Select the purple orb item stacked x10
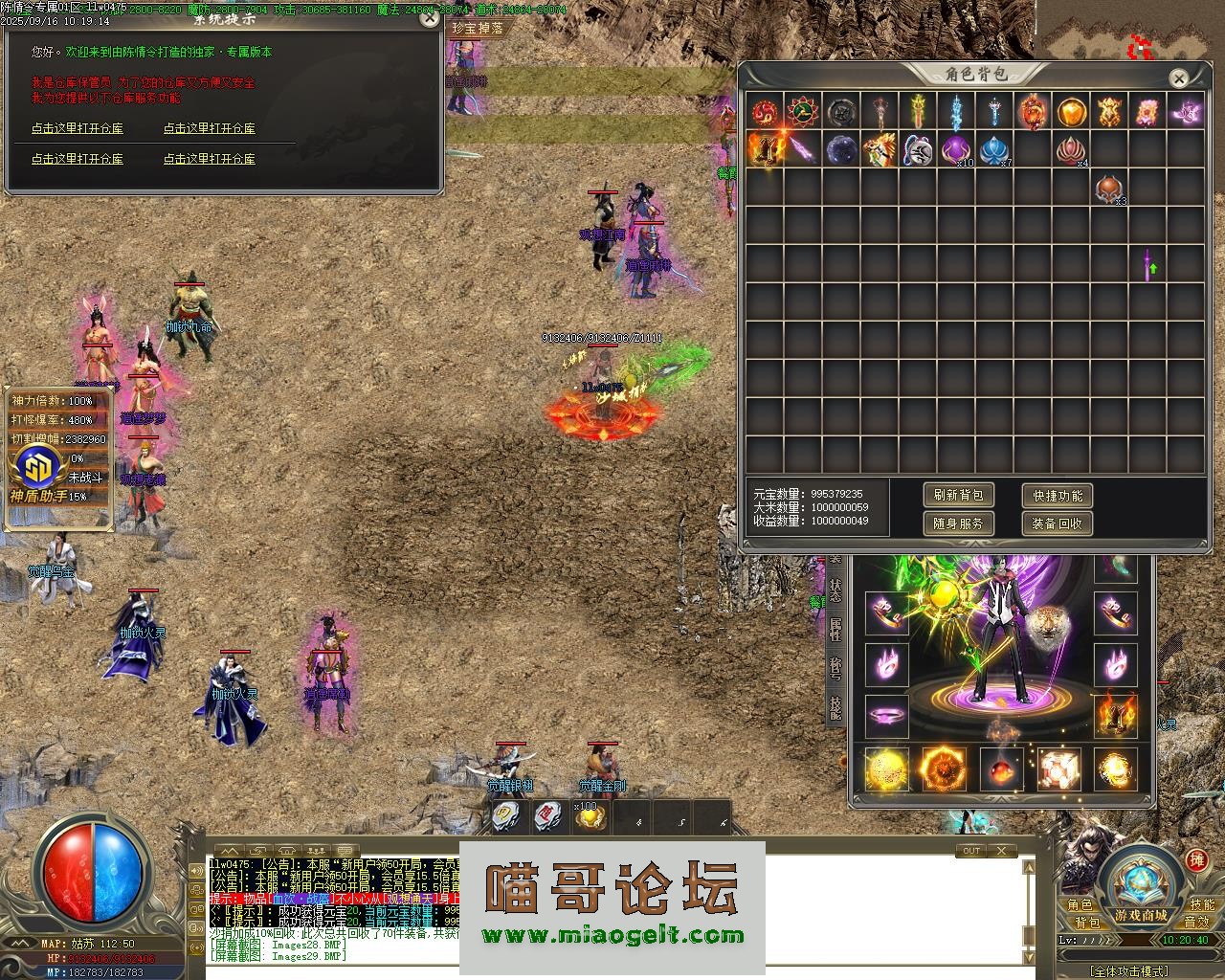 click(956, 149)
